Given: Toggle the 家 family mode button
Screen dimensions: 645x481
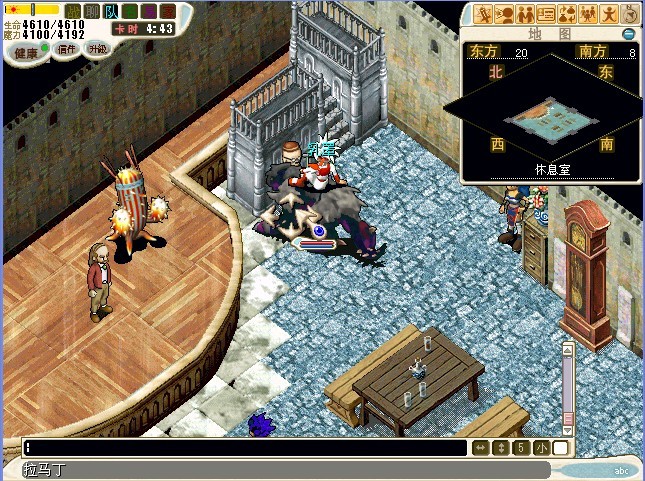Looking at the screenshot, I should click(166, 10).
